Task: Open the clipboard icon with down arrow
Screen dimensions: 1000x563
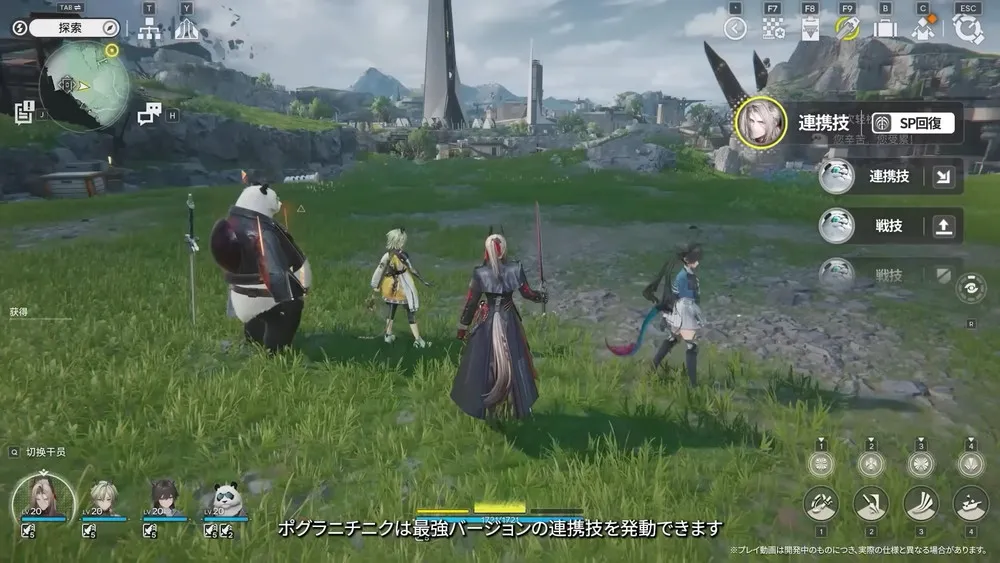Action: coord(810,28)
